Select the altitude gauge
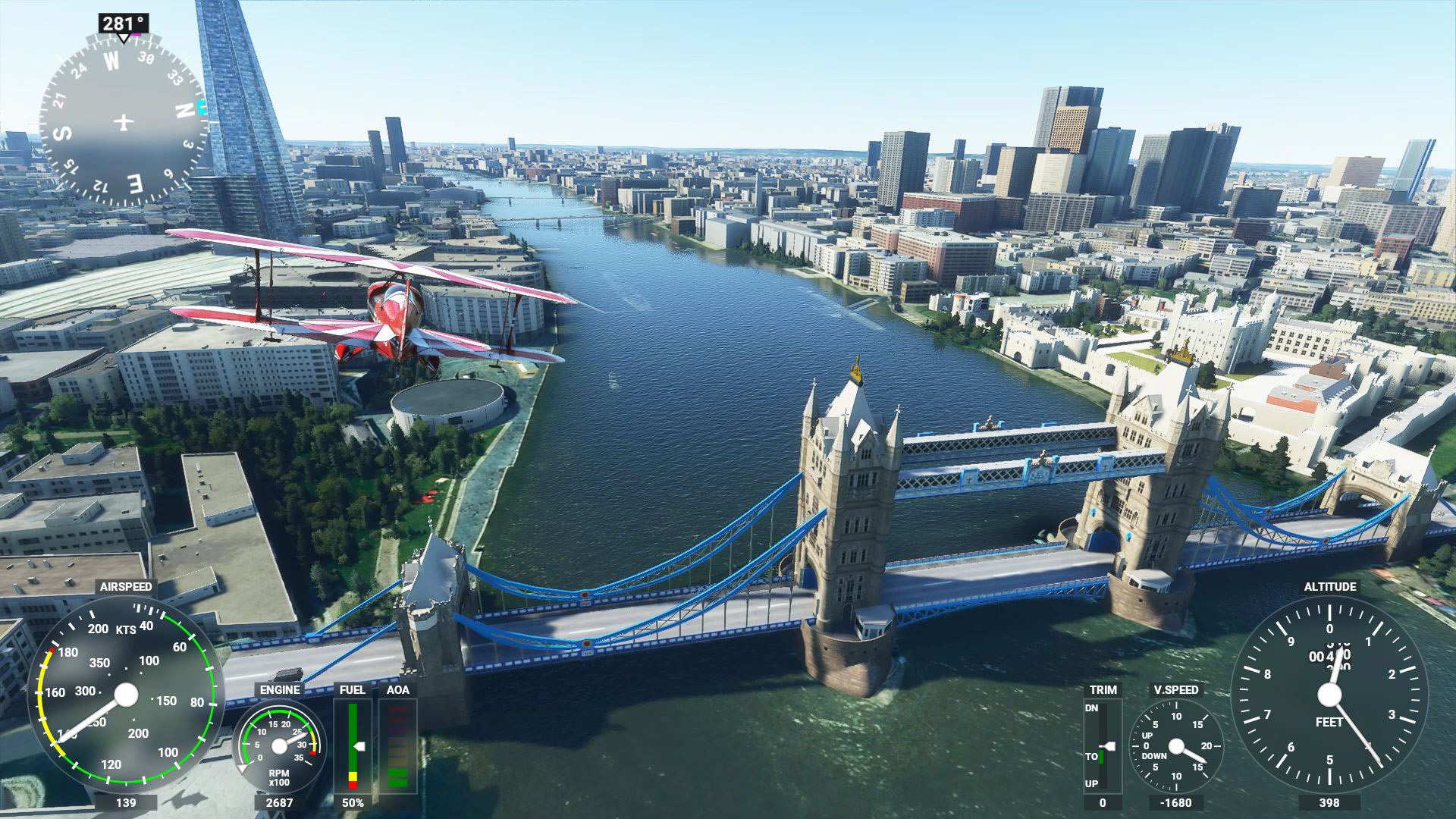 pyautogui.click(x=1329, y=694)
